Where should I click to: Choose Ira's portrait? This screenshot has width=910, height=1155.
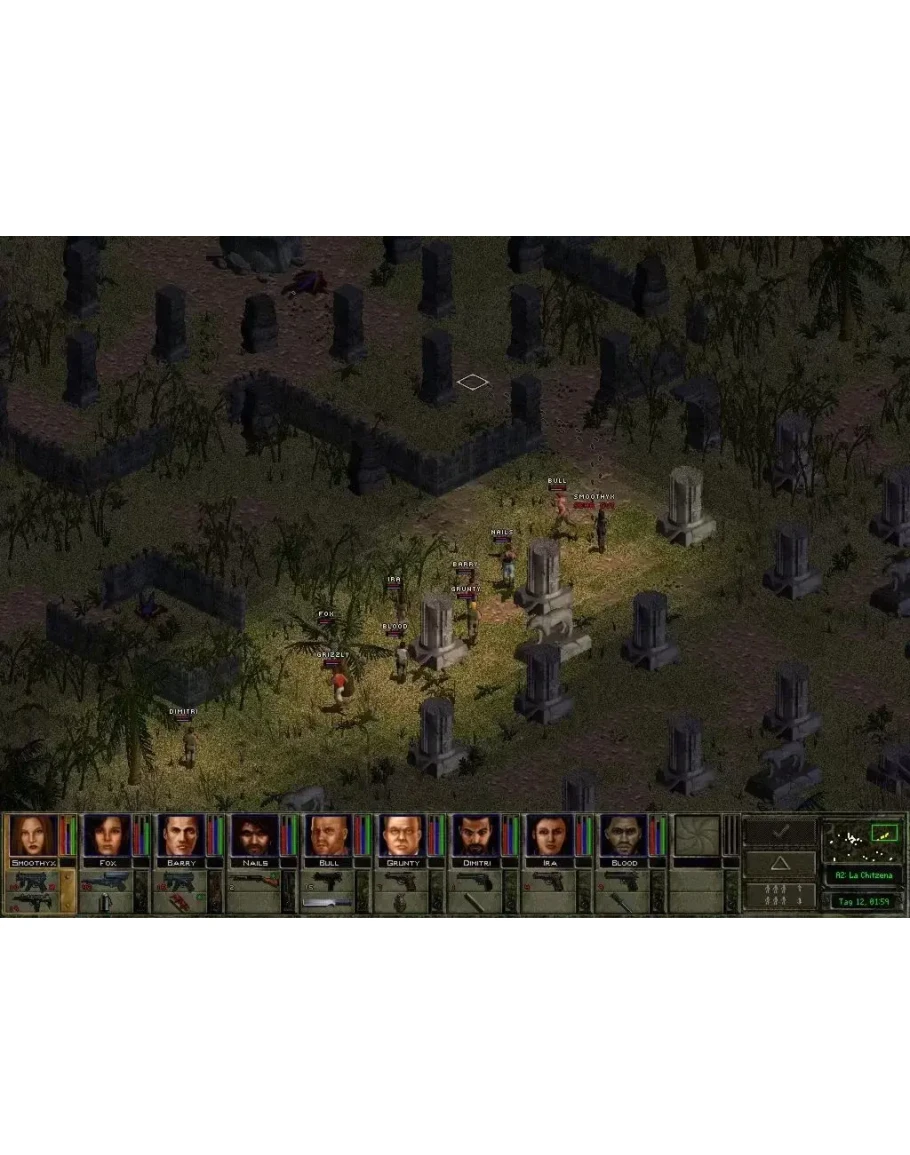click(x=550, y=834)
